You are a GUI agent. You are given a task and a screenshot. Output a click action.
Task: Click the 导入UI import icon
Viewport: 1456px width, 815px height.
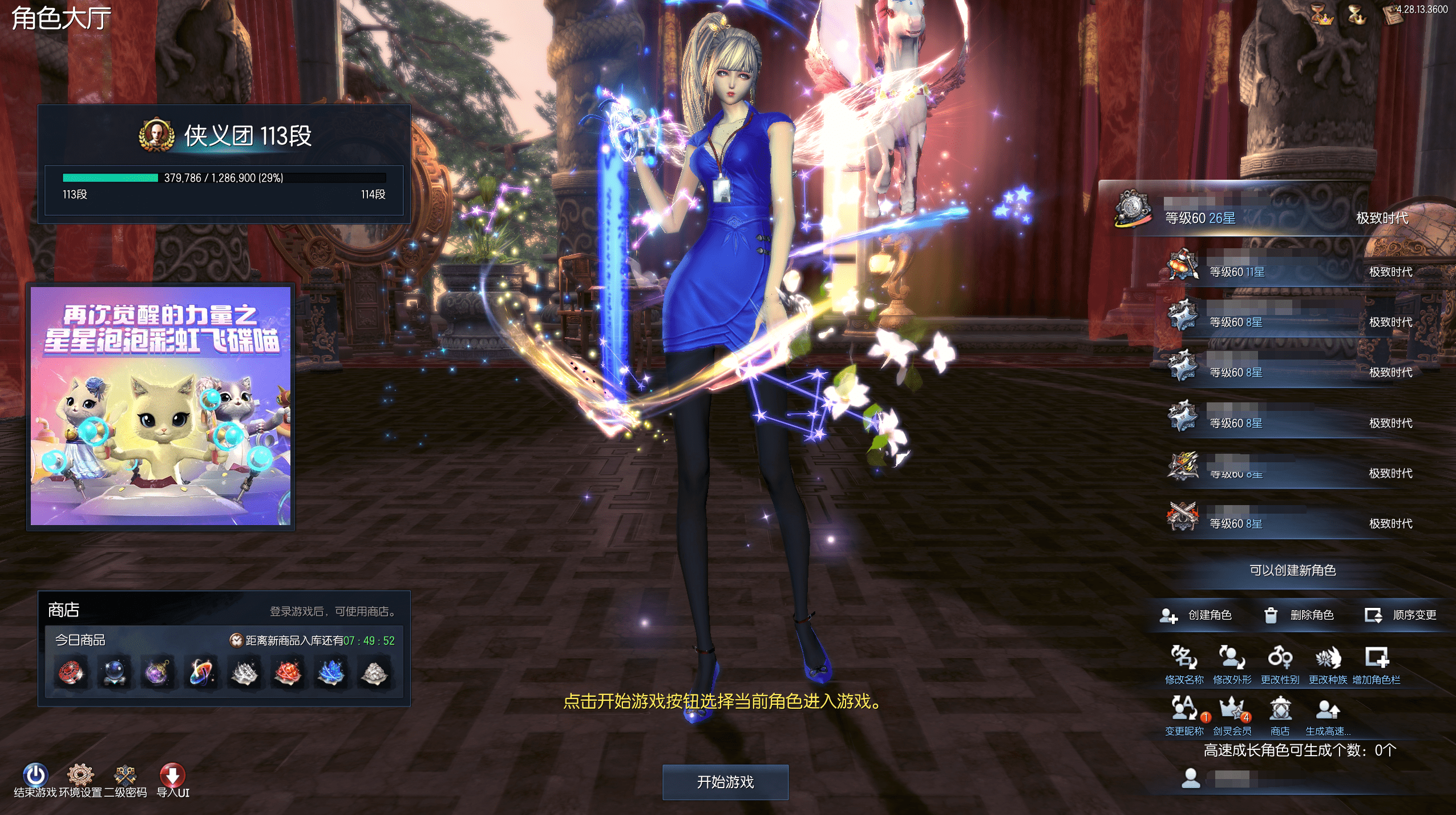172,776
